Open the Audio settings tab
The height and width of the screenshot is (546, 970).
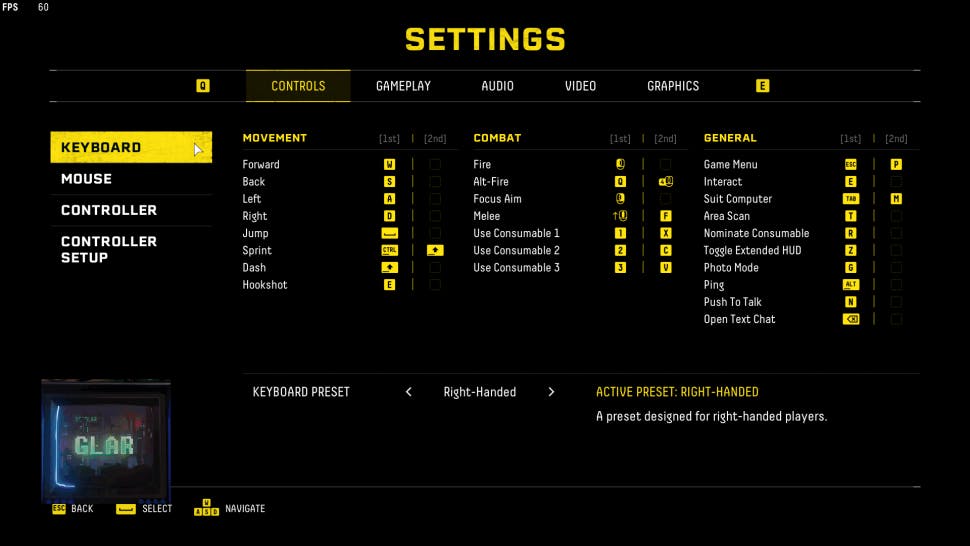click(x=497, y=86)
